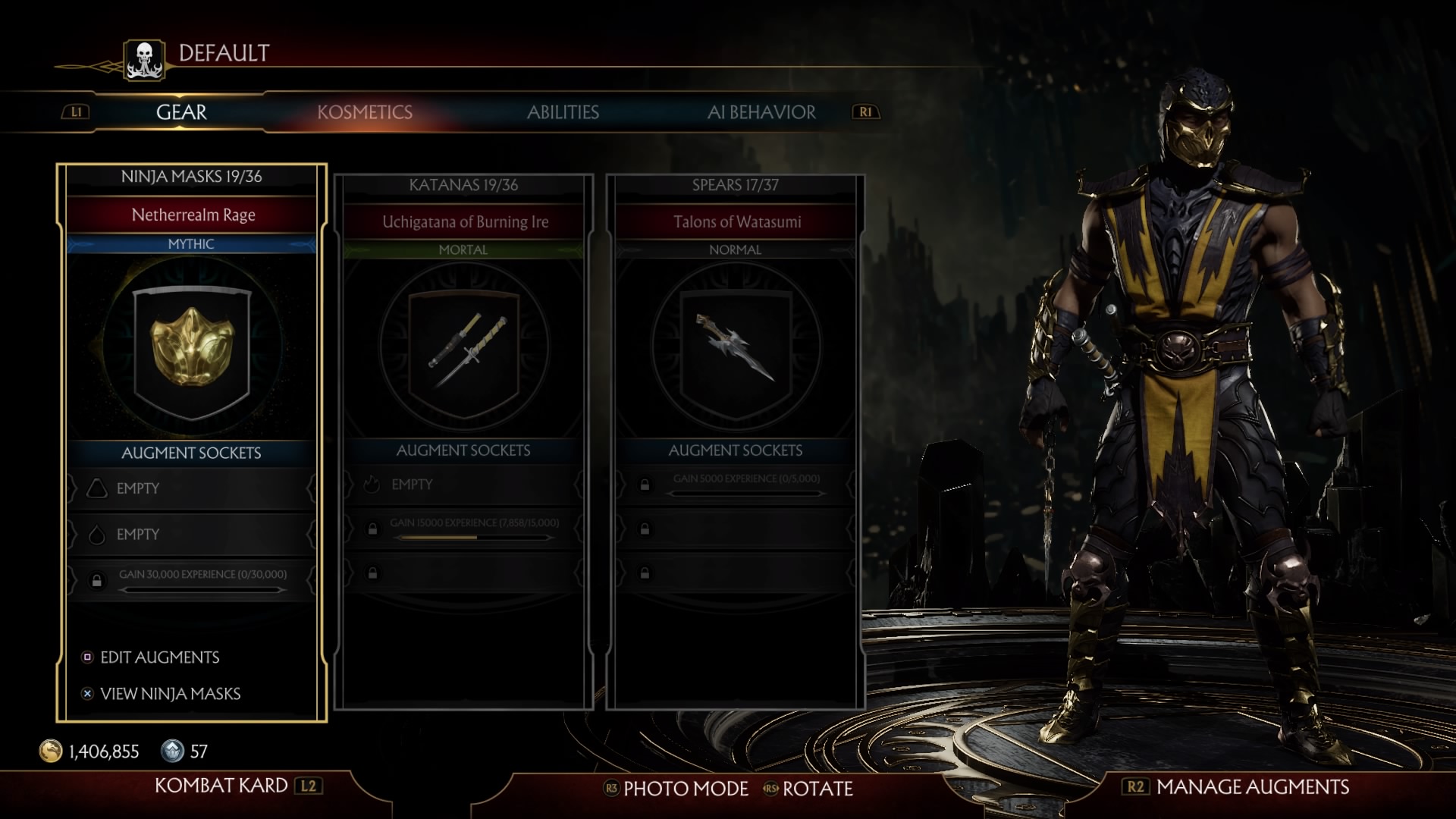Select the locked 15000 experience katana socket
Viewport: 1456px width, 819px height.
[463, 528]
